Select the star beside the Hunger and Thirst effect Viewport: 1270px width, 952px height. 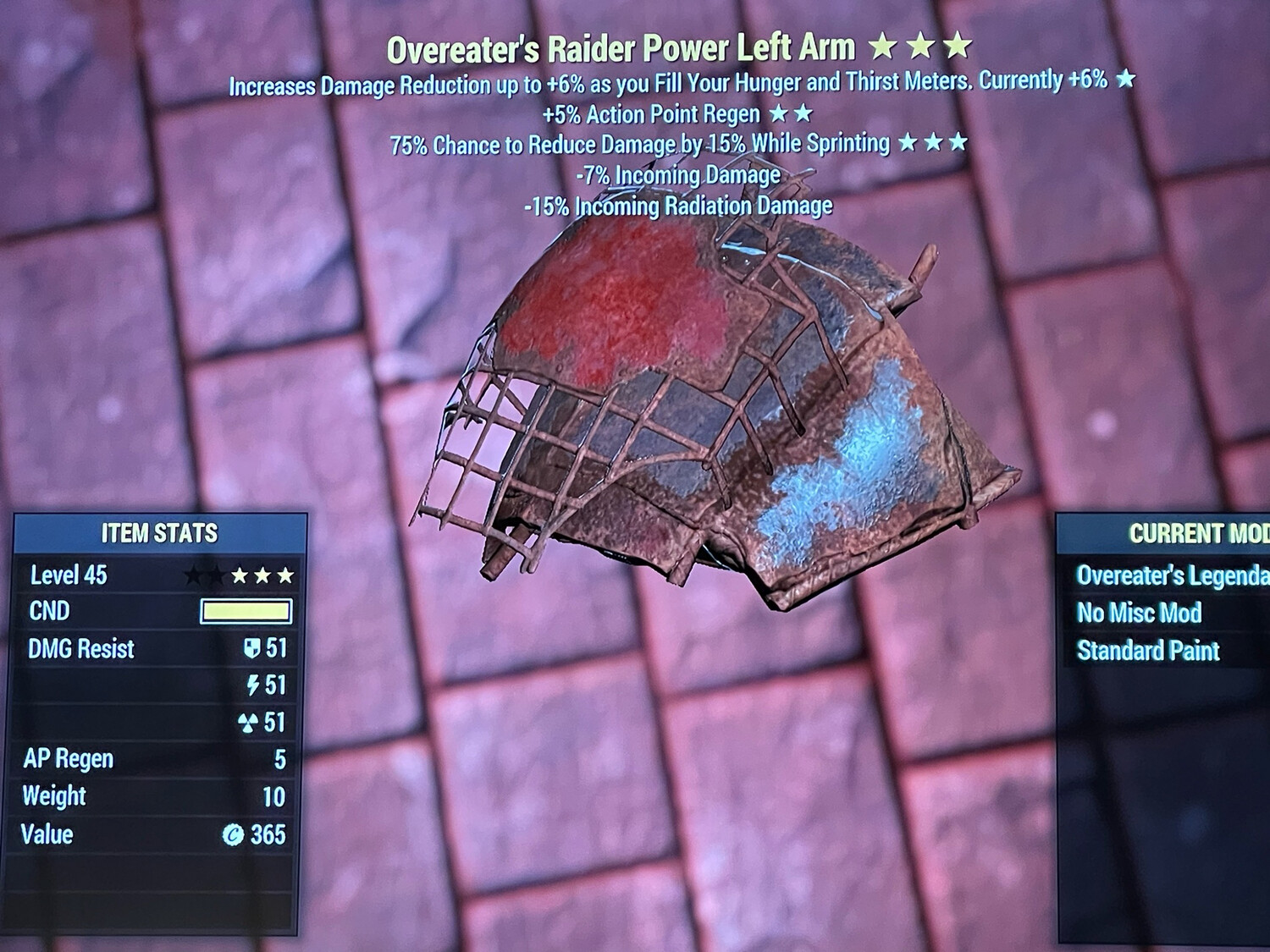coord(1126,81)
